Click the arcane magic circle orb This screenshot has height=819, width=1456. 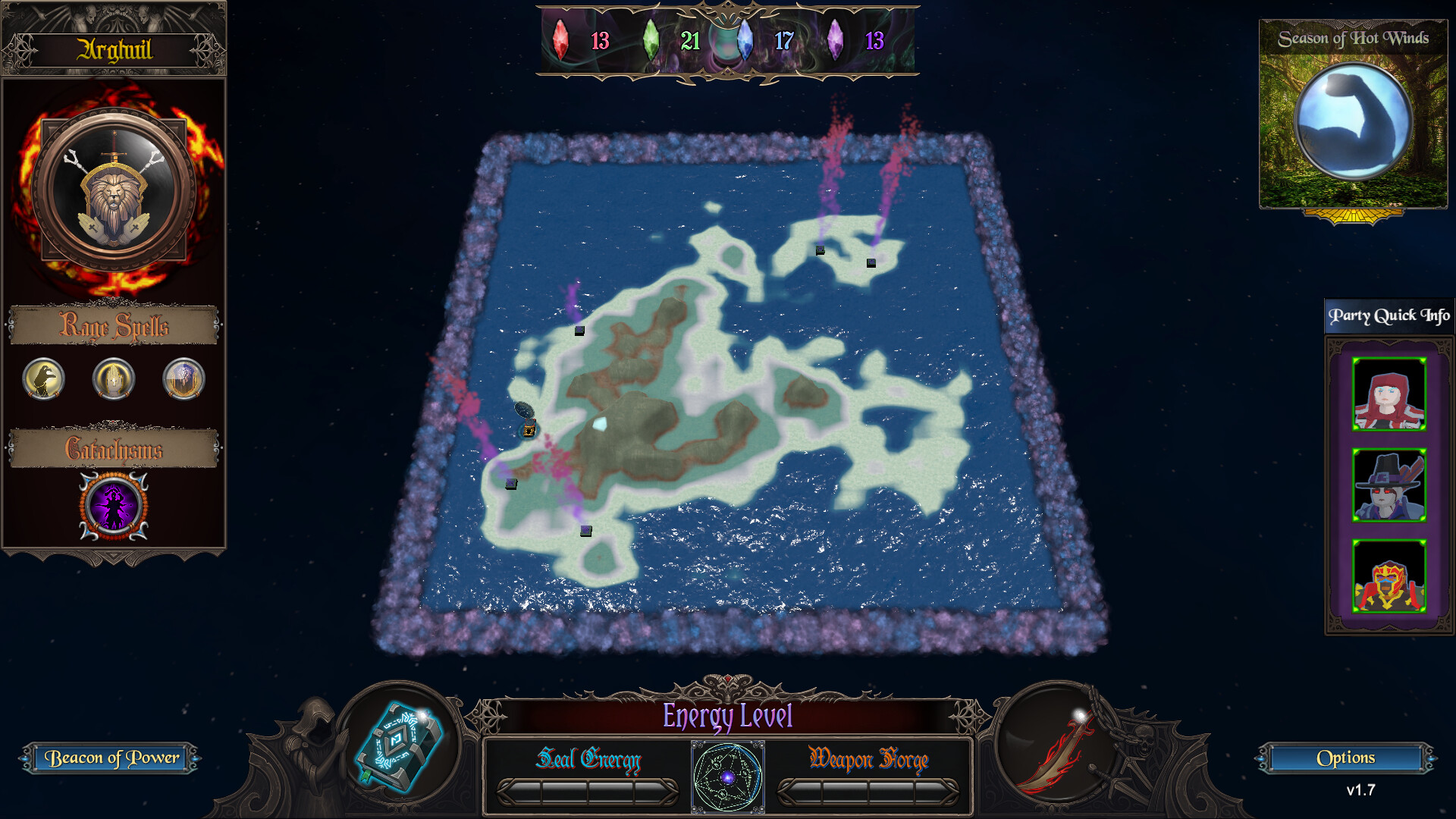coord(726,777)
